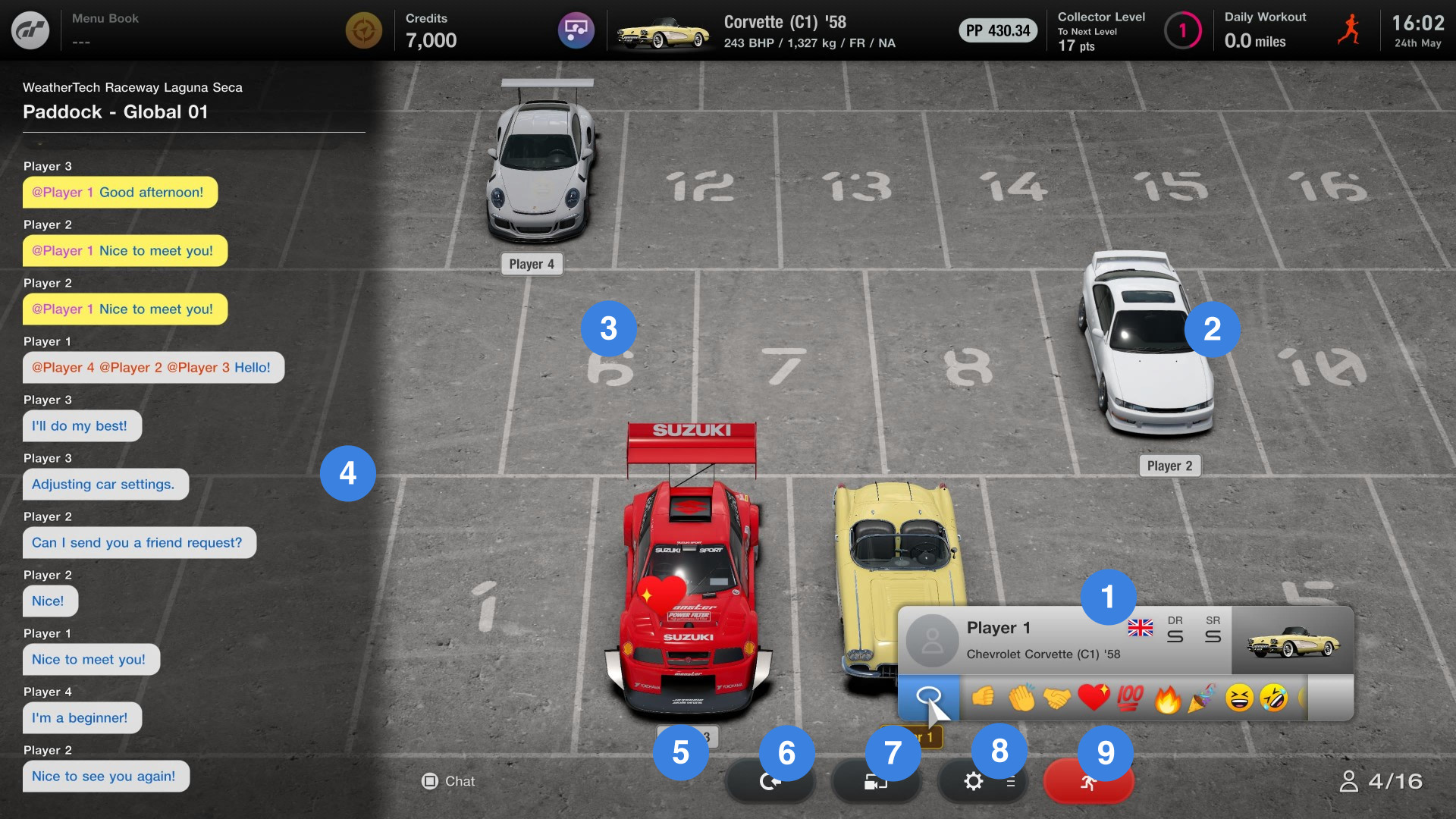
Task: Select the 100 points emoji reaction
Action: click(1131, 698)
